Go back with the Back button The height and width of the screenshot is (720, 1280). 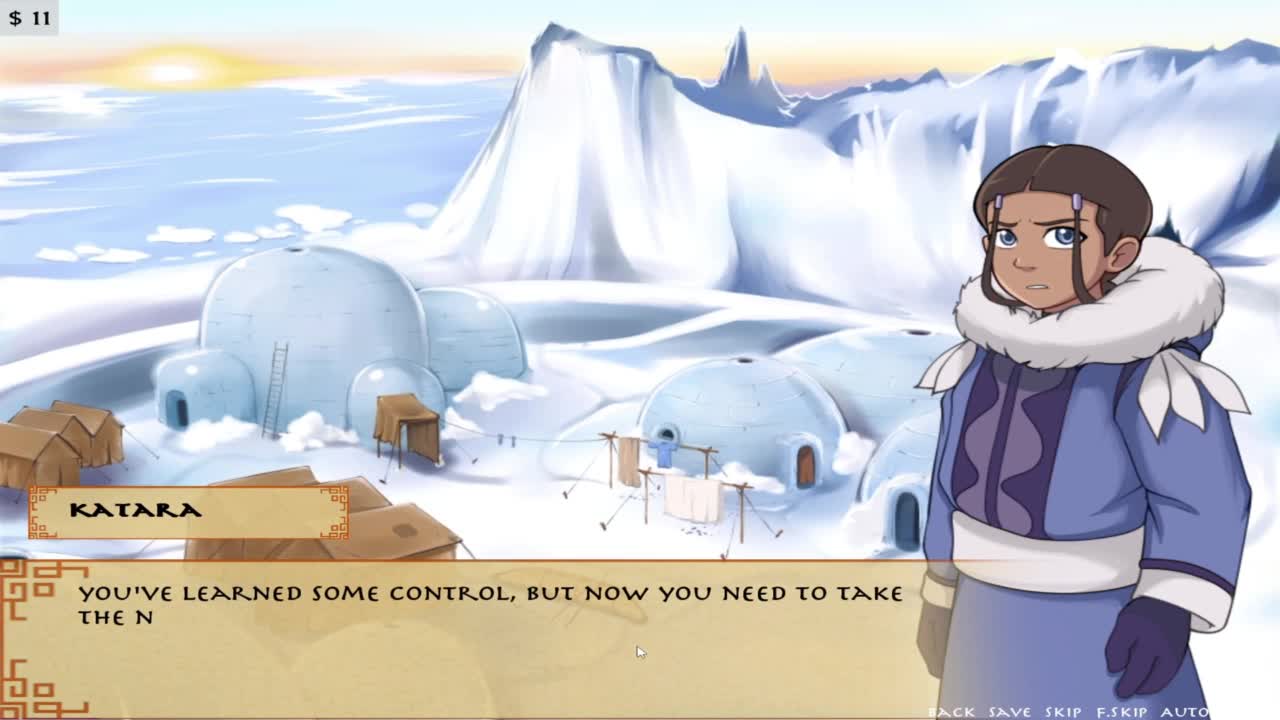pyautogui.click(x=951, y=712)
